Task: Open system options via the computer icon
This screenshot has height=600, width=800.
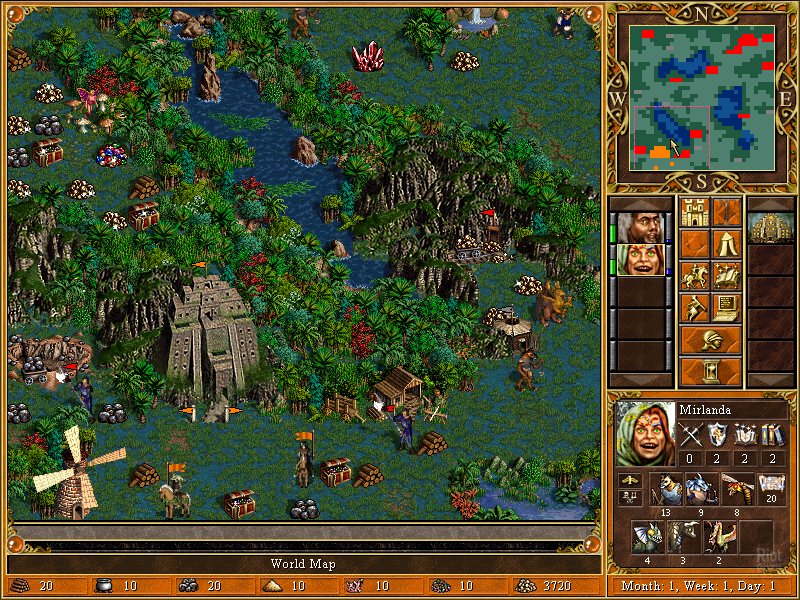Action: pyautogui.click(x=726, y=308)
